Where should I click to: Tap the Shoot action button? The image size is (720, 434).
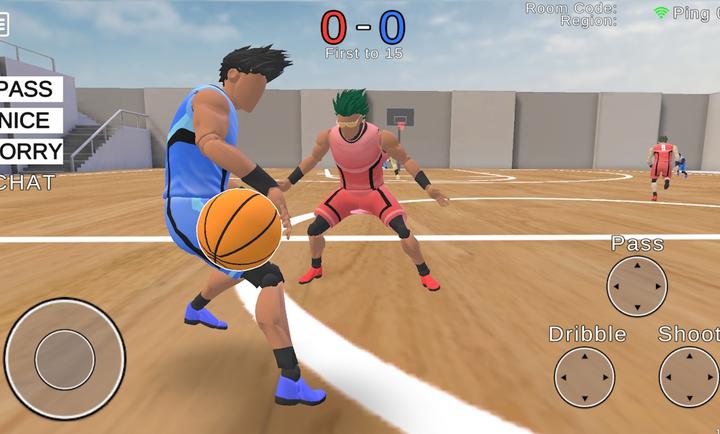pos(689,378)
